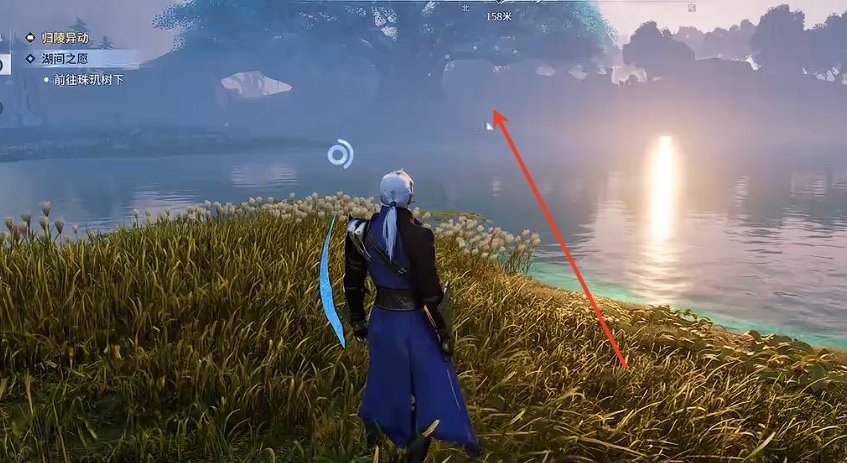
Task: Open the 湖间之愿 quest tracker entry
Action: click(63, 59)
